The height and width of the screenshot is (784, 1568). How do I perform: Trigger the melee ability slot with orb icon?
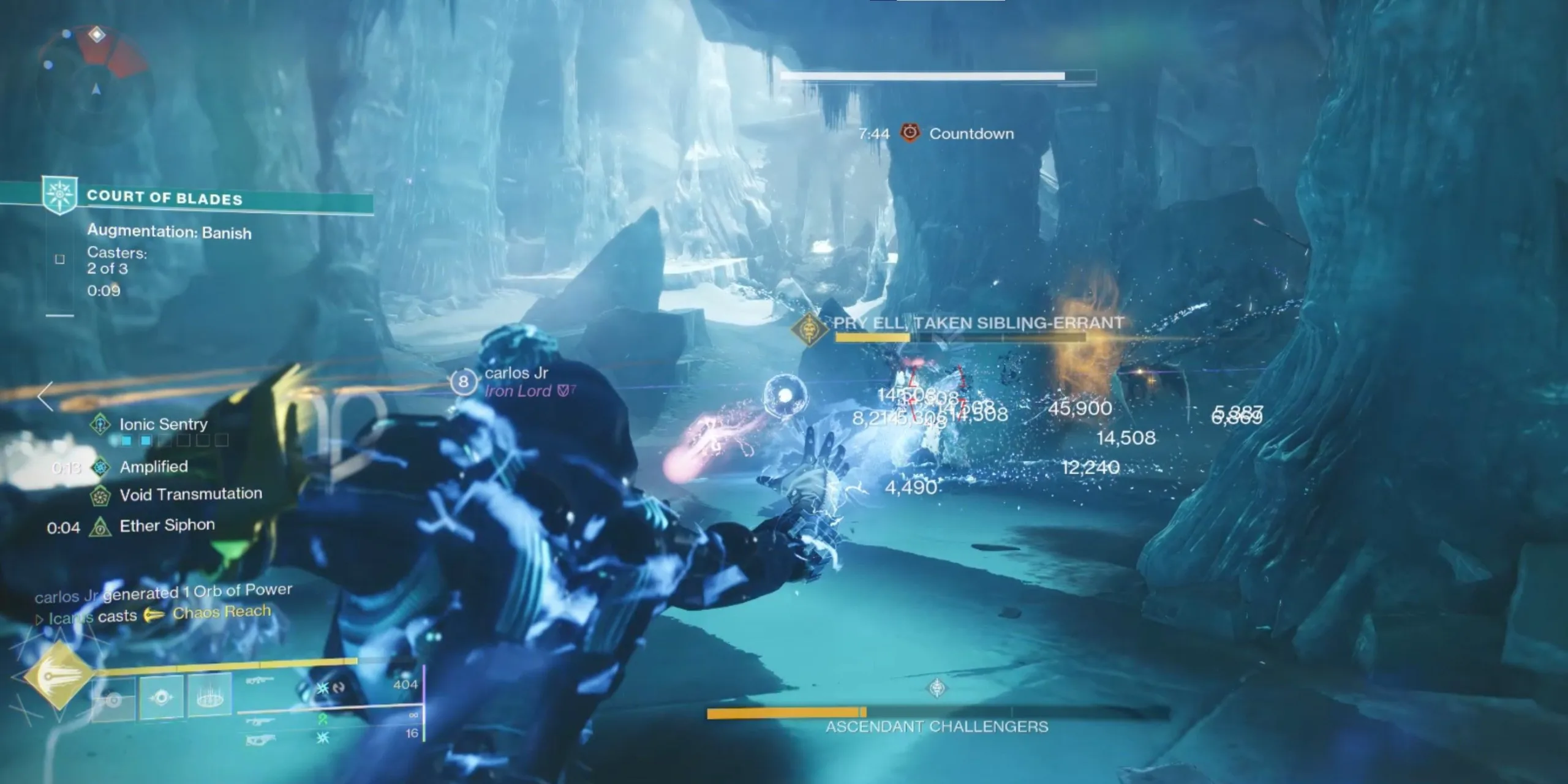pyautogui.click(x=161, y=697)
